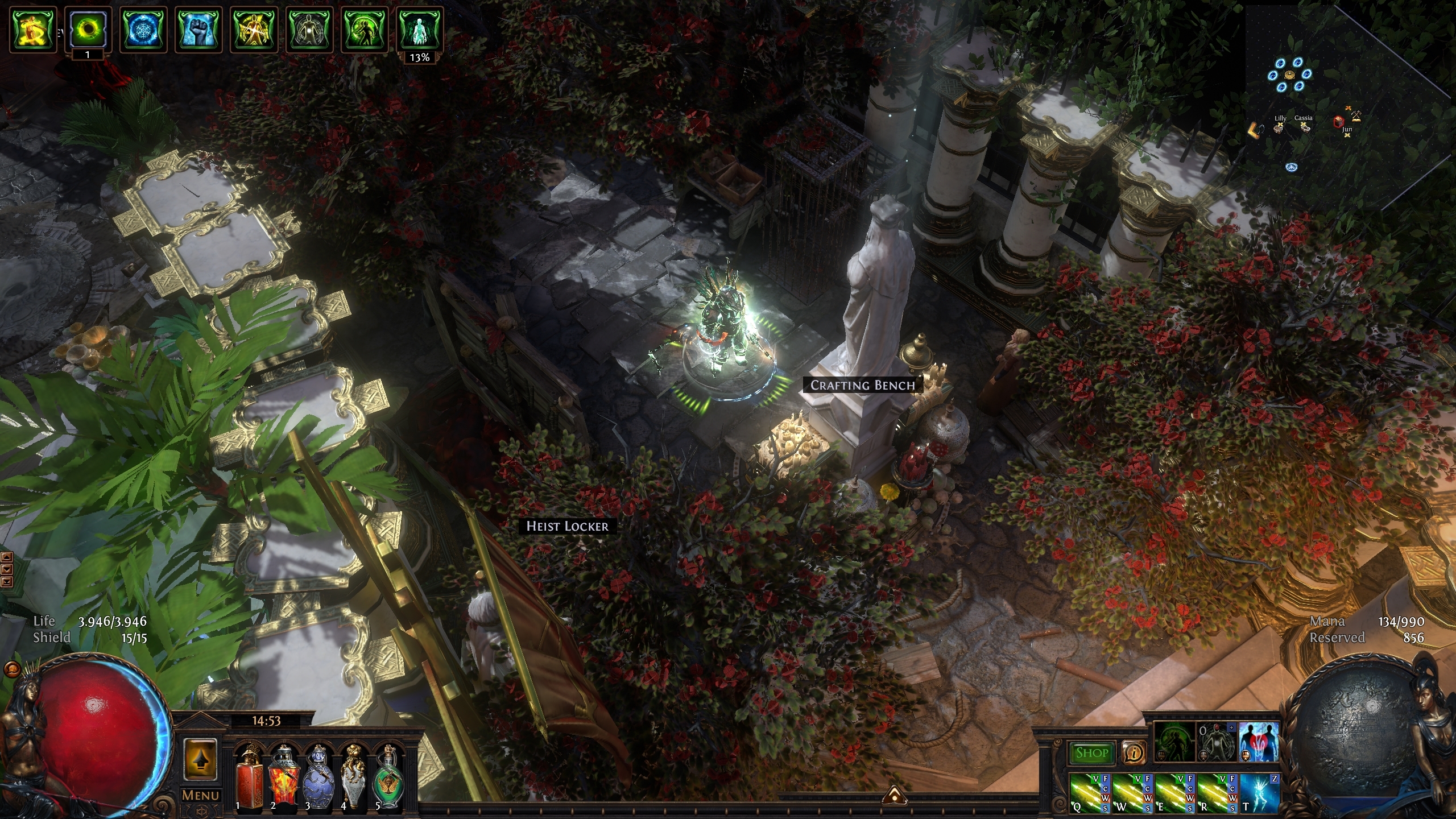Click the Heist Locker label

coord(567,526)
